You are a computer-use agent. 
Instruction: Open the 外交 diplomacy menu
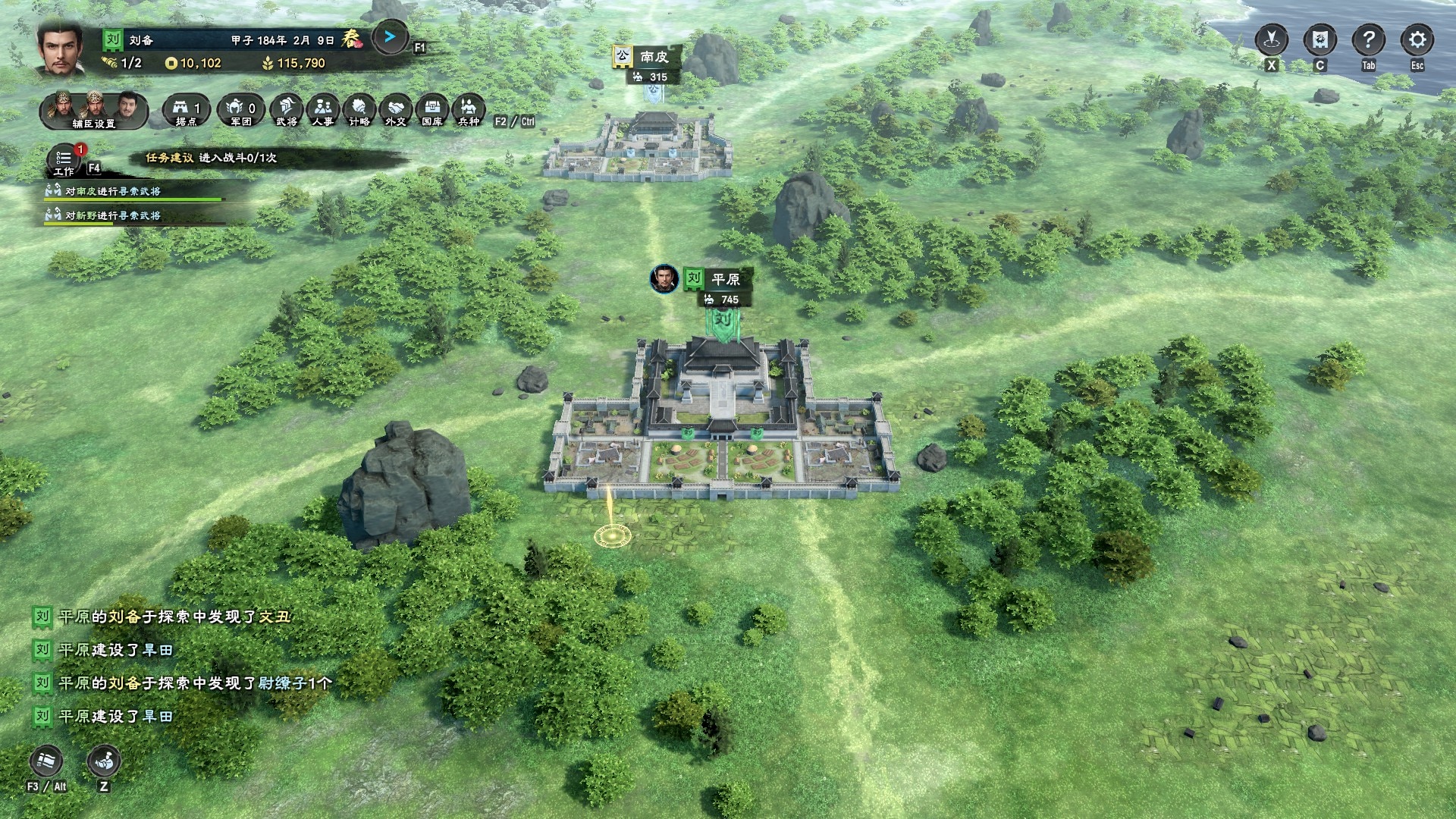click(396, 111)
